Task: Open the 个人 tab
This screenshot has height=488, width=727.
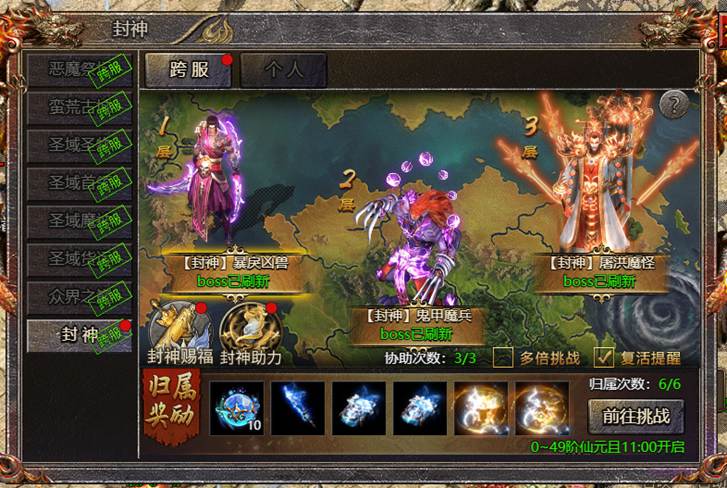Action: tap(283, 70)
